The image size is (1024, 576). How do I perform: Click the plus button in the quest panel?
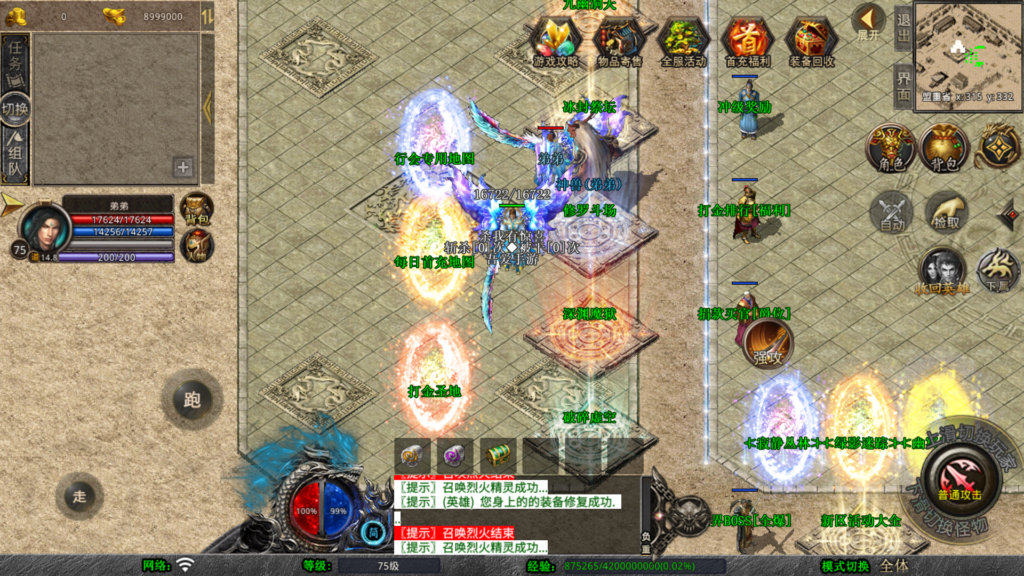click(x=183, y=167)
